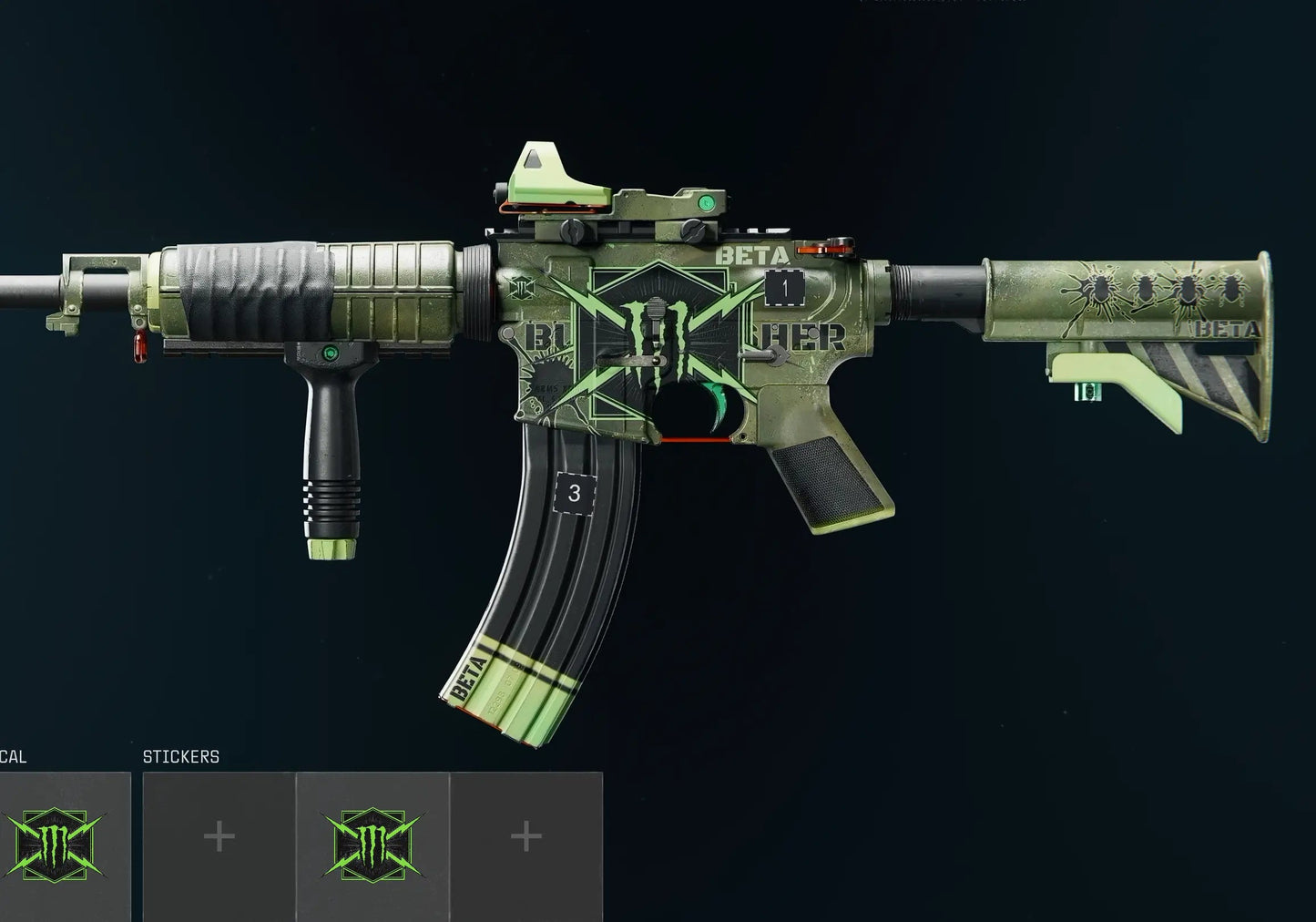Open the STICKERS section
Screen dimensions: 1316x922
coord(180,756)
